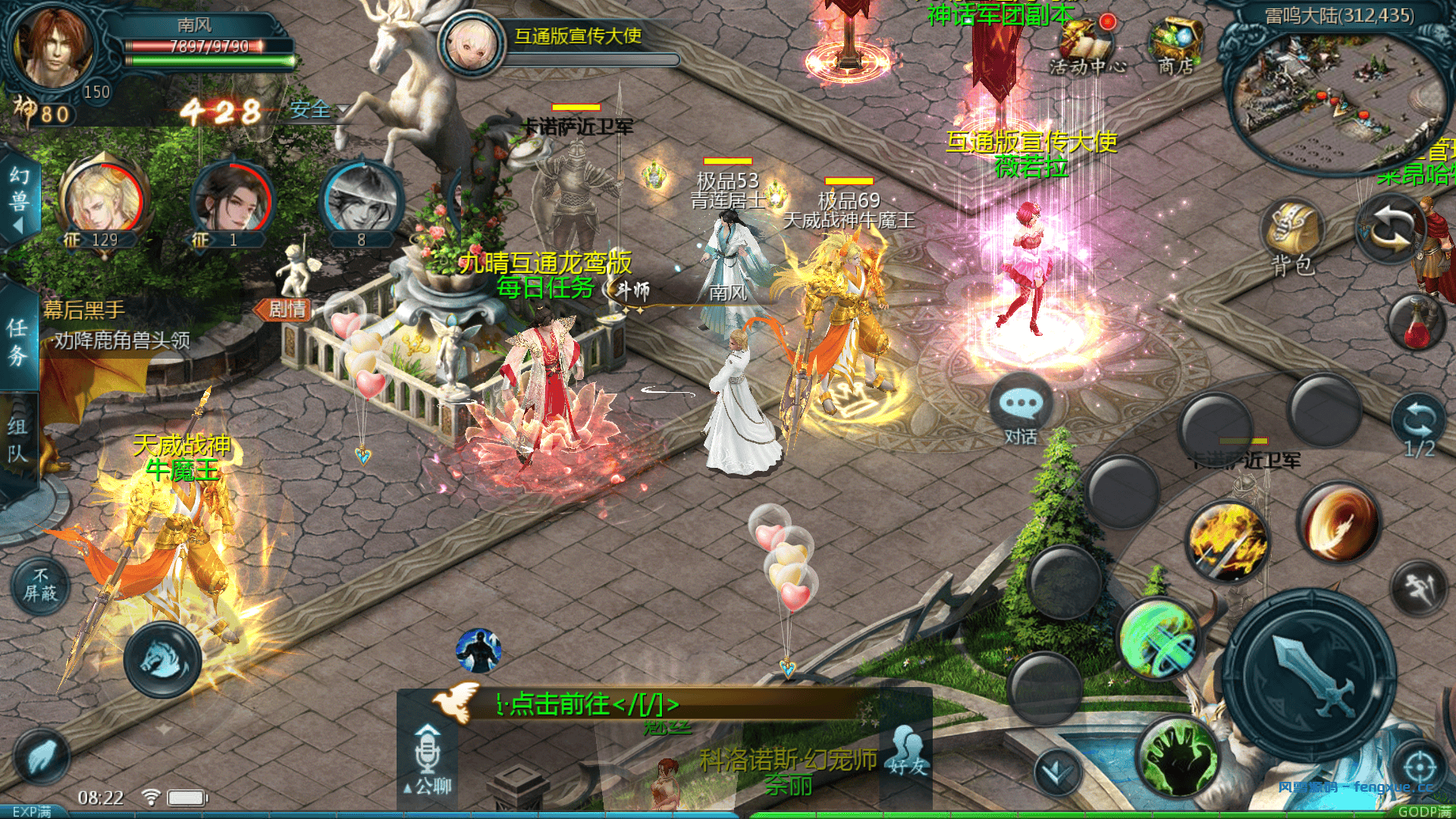Mount up with the horse head button
Screen dimensions: 1456x819
click(x=162, y=658)
